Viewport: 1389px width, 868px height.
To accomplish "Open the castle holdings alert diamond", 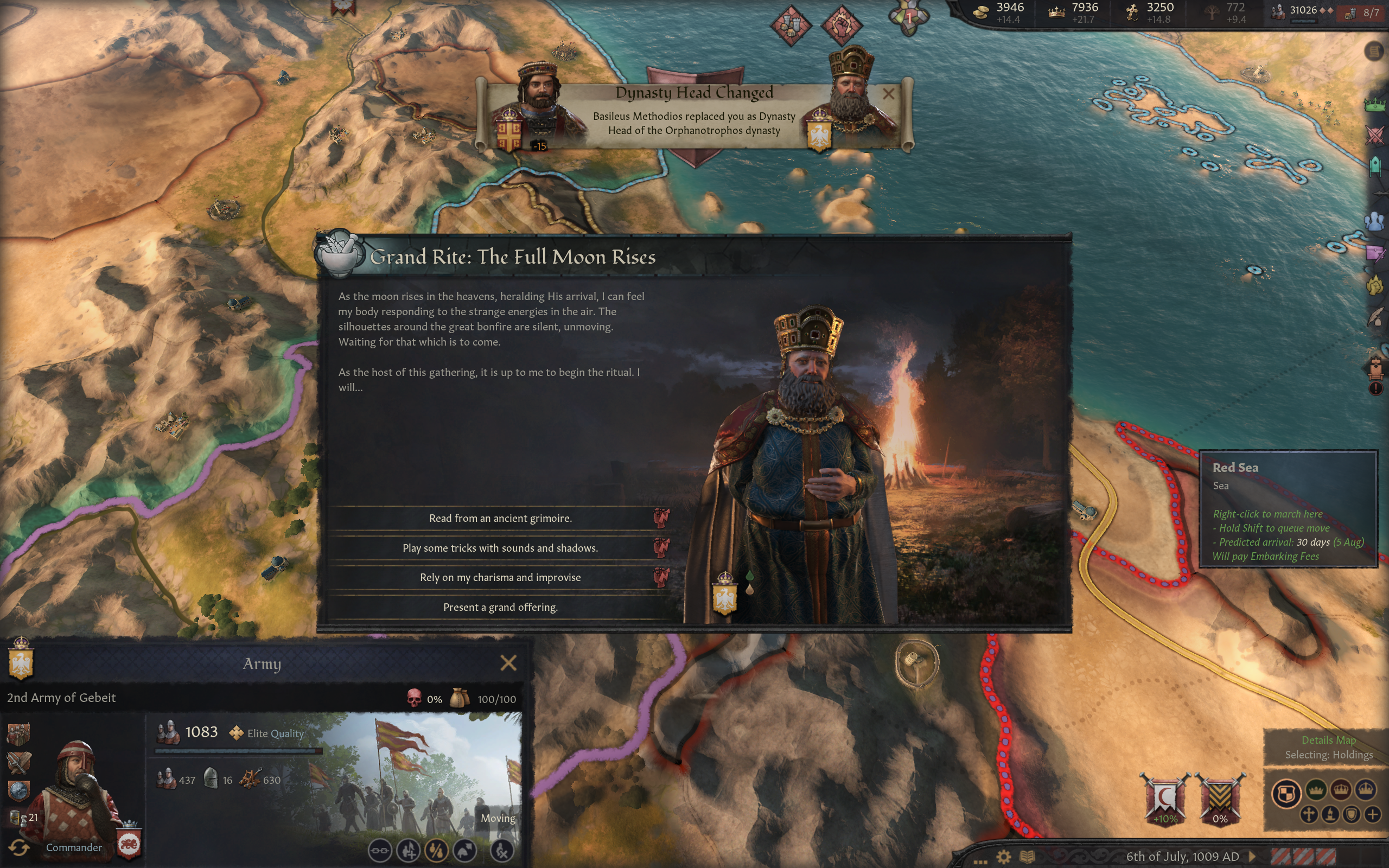I will point(791,25).
